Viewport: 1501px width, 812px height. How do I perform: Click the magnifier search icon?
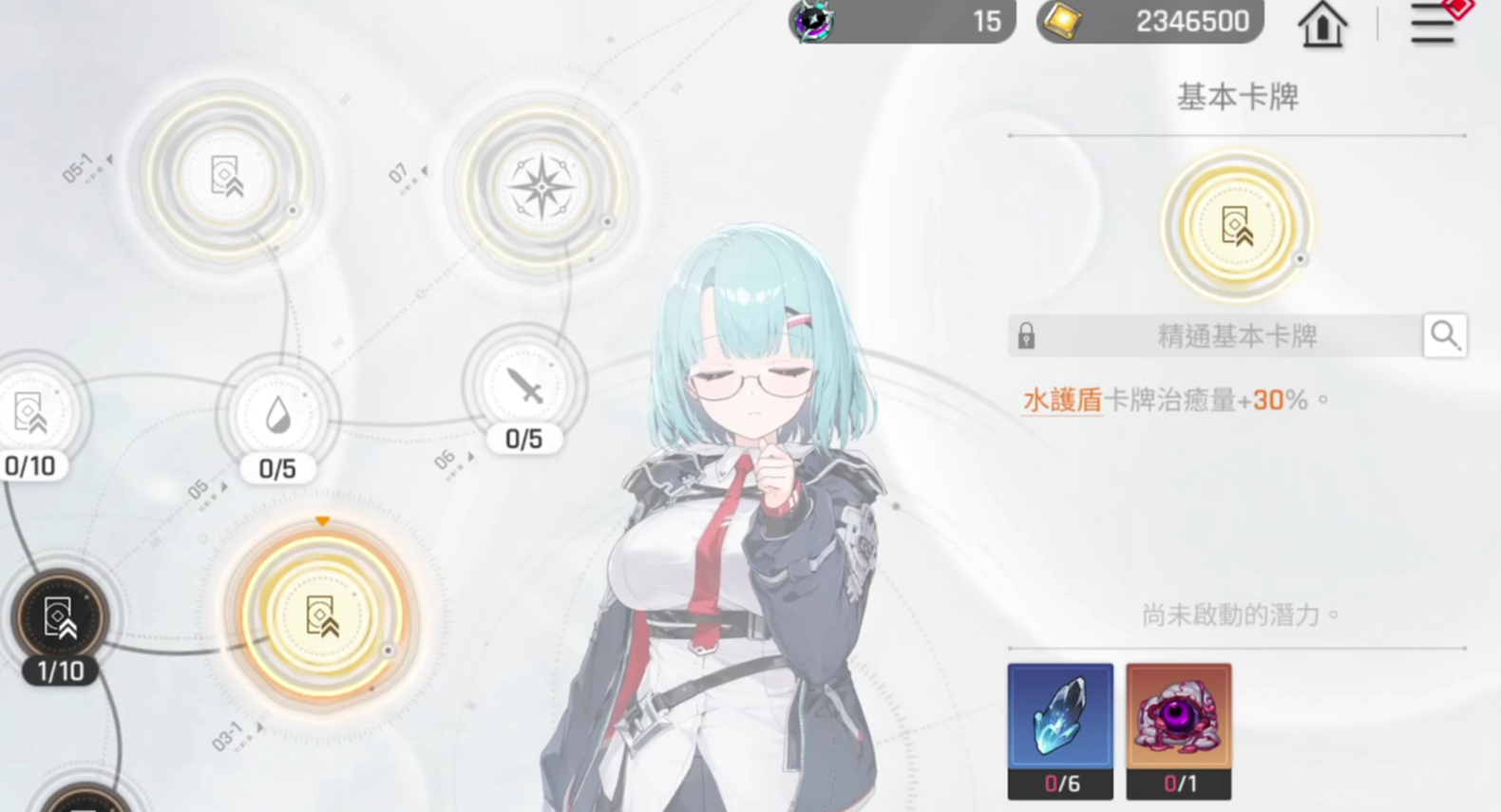coord(1445,335)
